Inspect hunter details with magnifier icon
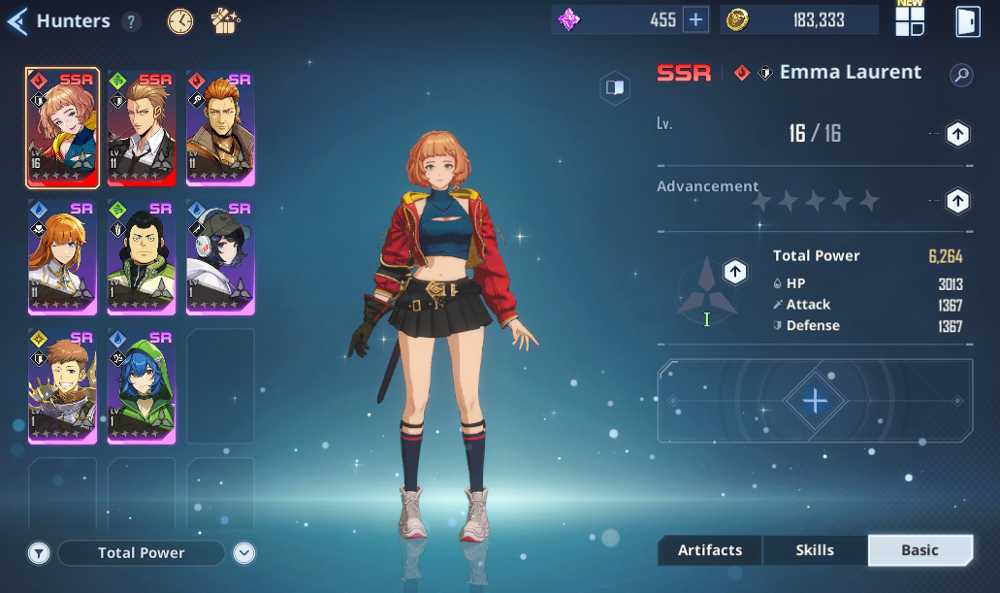This screenshot has width=1000, height=593. pos(961,75)
